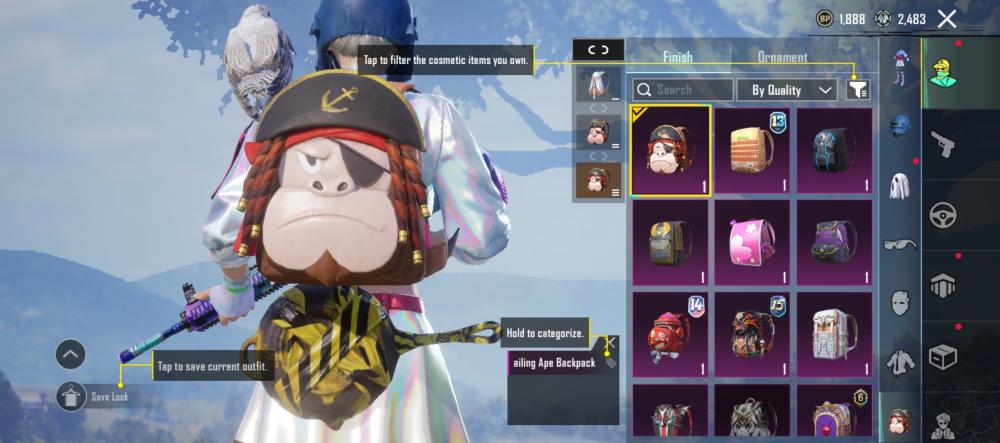The width and height of the screenshot is (1000, 443).
Task: Pick the red level 14 backpack
Action: pos(671,334)
